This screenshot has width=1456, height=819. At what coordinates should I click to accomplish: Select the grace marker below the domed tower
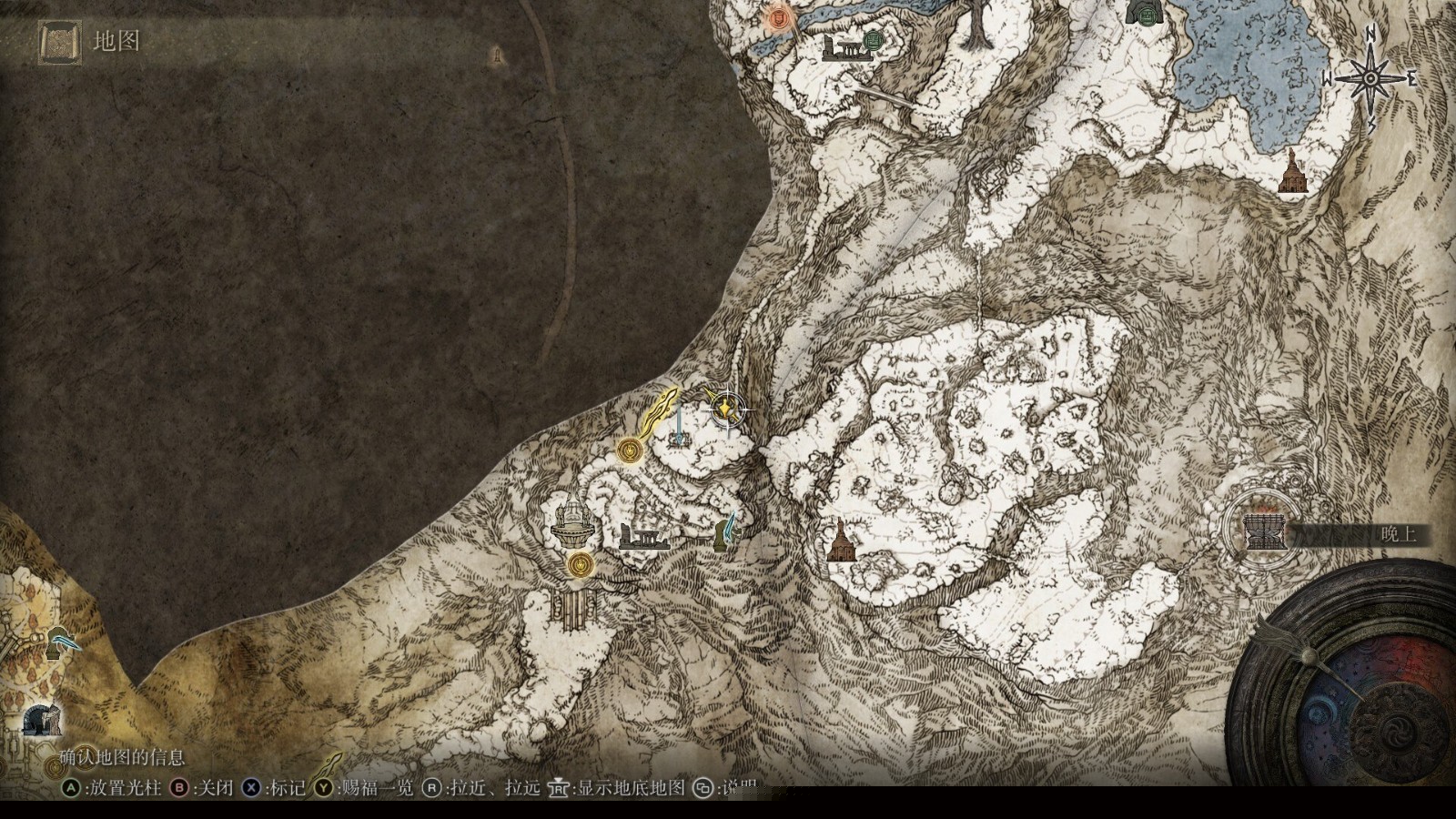click(579, 565)
